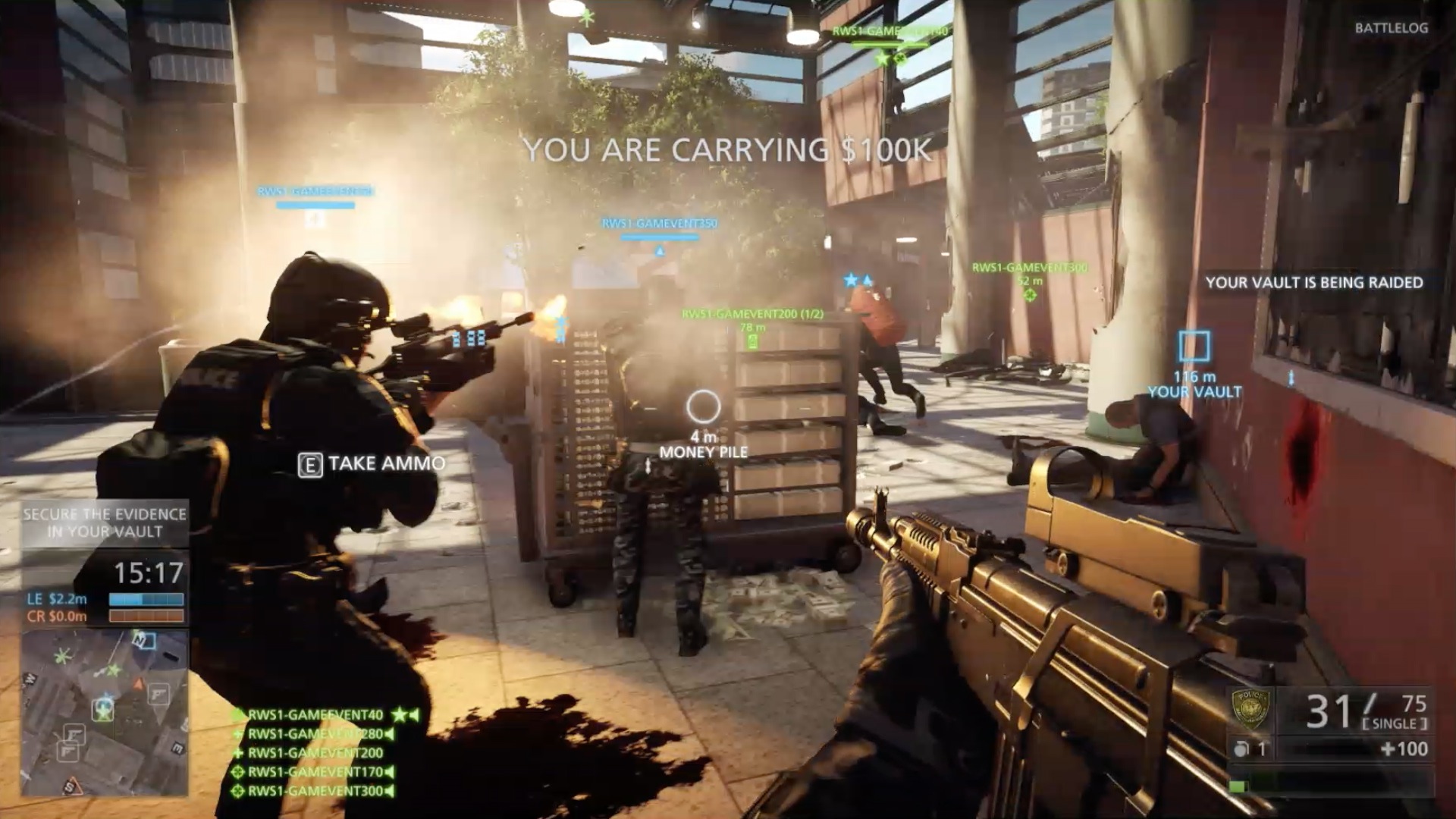Click the Battlelog label

tap(1391, 28)
